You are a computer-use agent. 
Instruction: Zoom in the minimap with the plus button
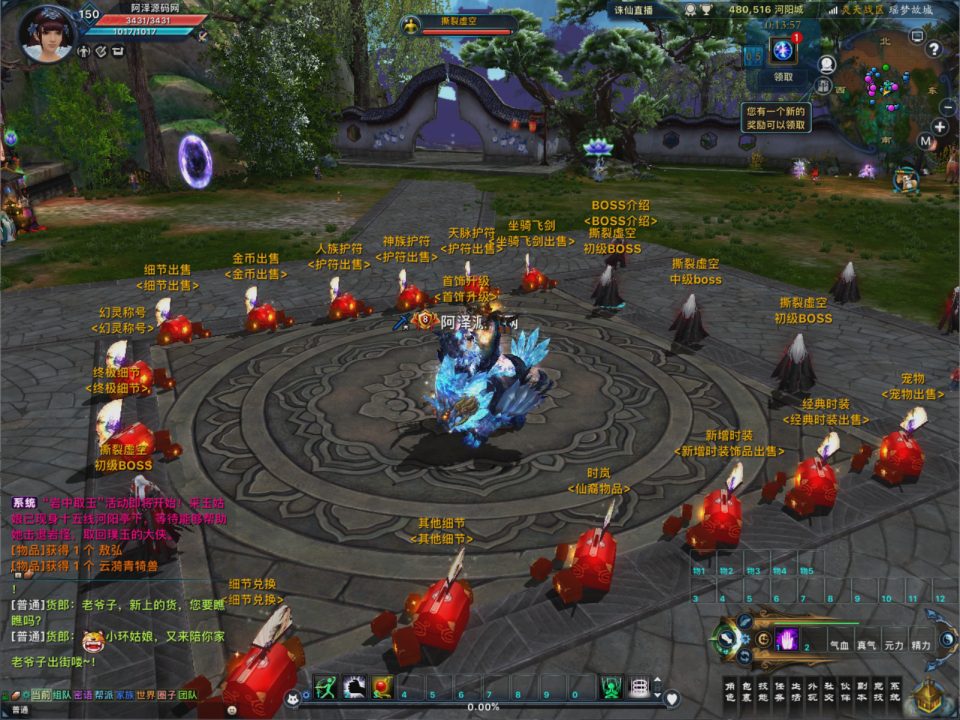point(940,127)
